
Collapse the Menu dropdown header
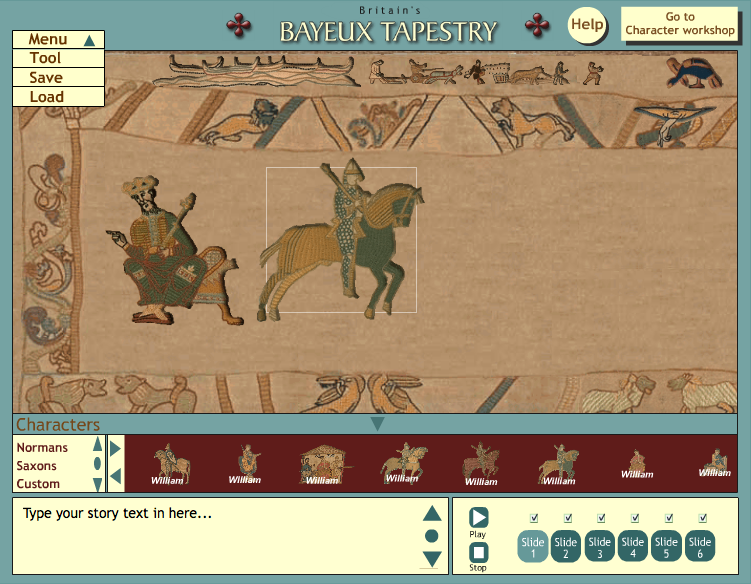click(x=58, y=40)
